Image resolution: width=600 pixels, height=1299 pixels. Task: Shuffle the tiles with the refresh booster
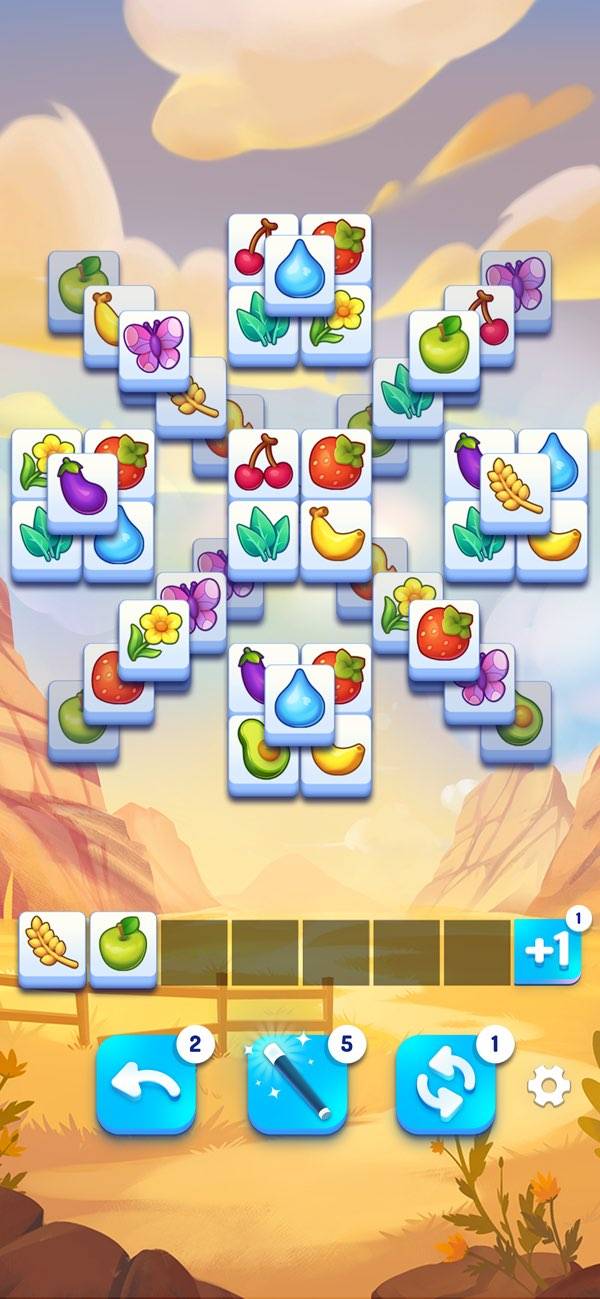tap(445, 1085)
